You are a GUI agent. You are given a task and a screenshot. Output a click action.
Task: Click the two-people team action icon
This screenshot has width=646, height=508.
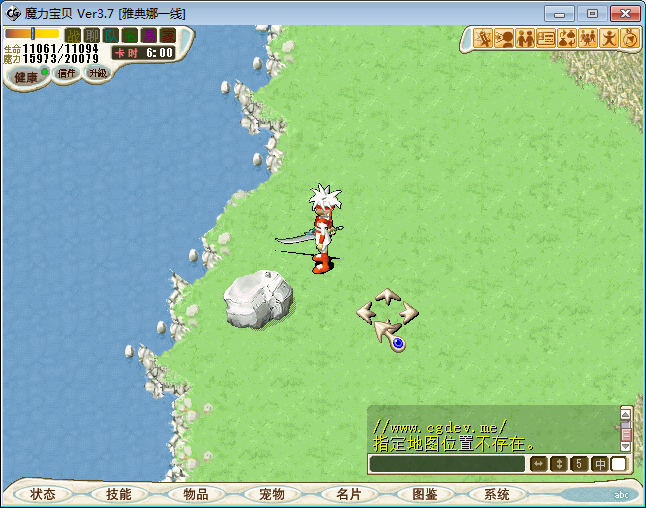click(525, 39)
